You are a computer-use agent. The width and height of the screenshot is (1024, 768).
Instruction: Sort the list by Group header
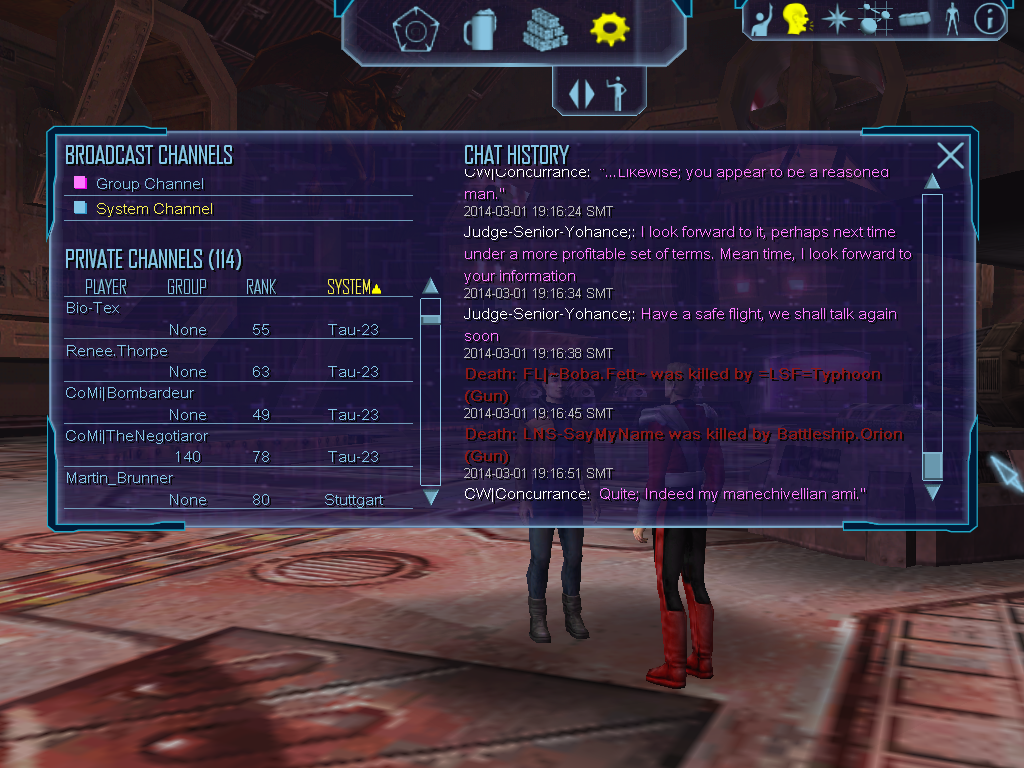click(187, 287)
